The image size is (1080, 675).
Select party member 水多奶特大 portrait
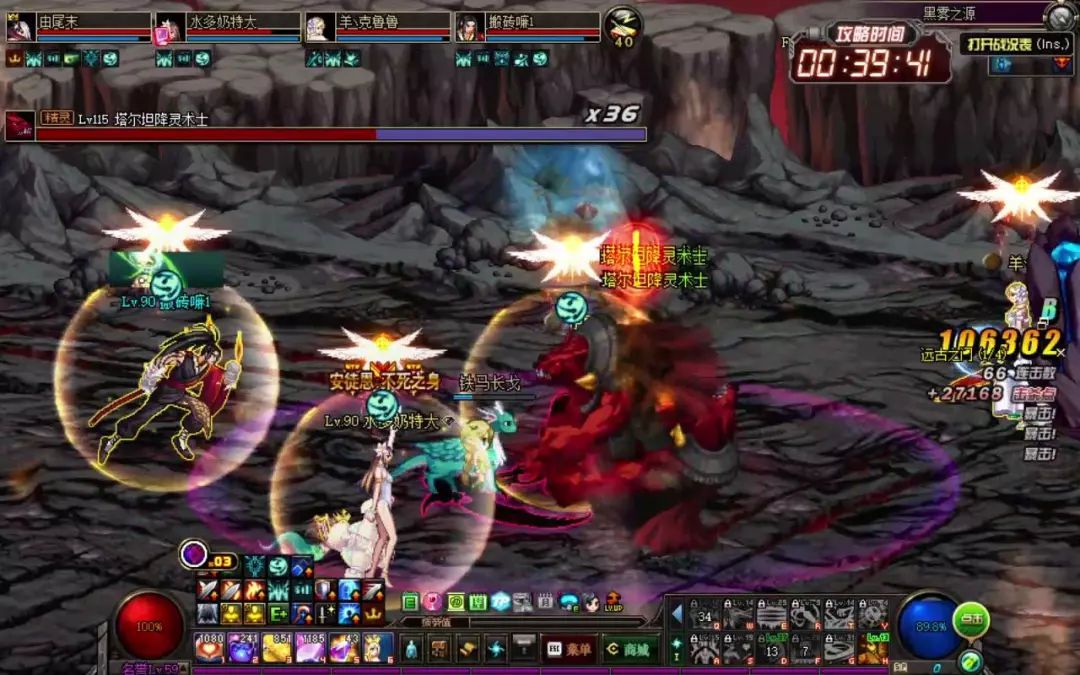165,29
